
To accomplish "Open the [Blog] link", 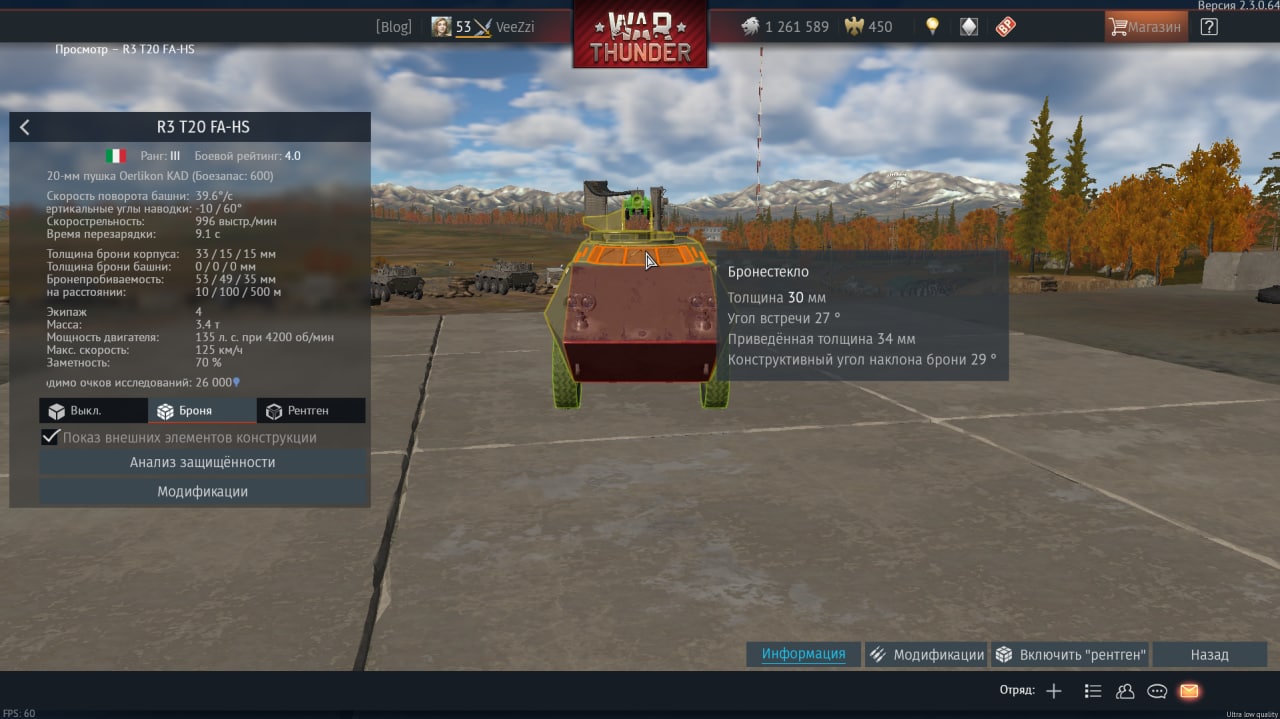I will click(393, 27).
